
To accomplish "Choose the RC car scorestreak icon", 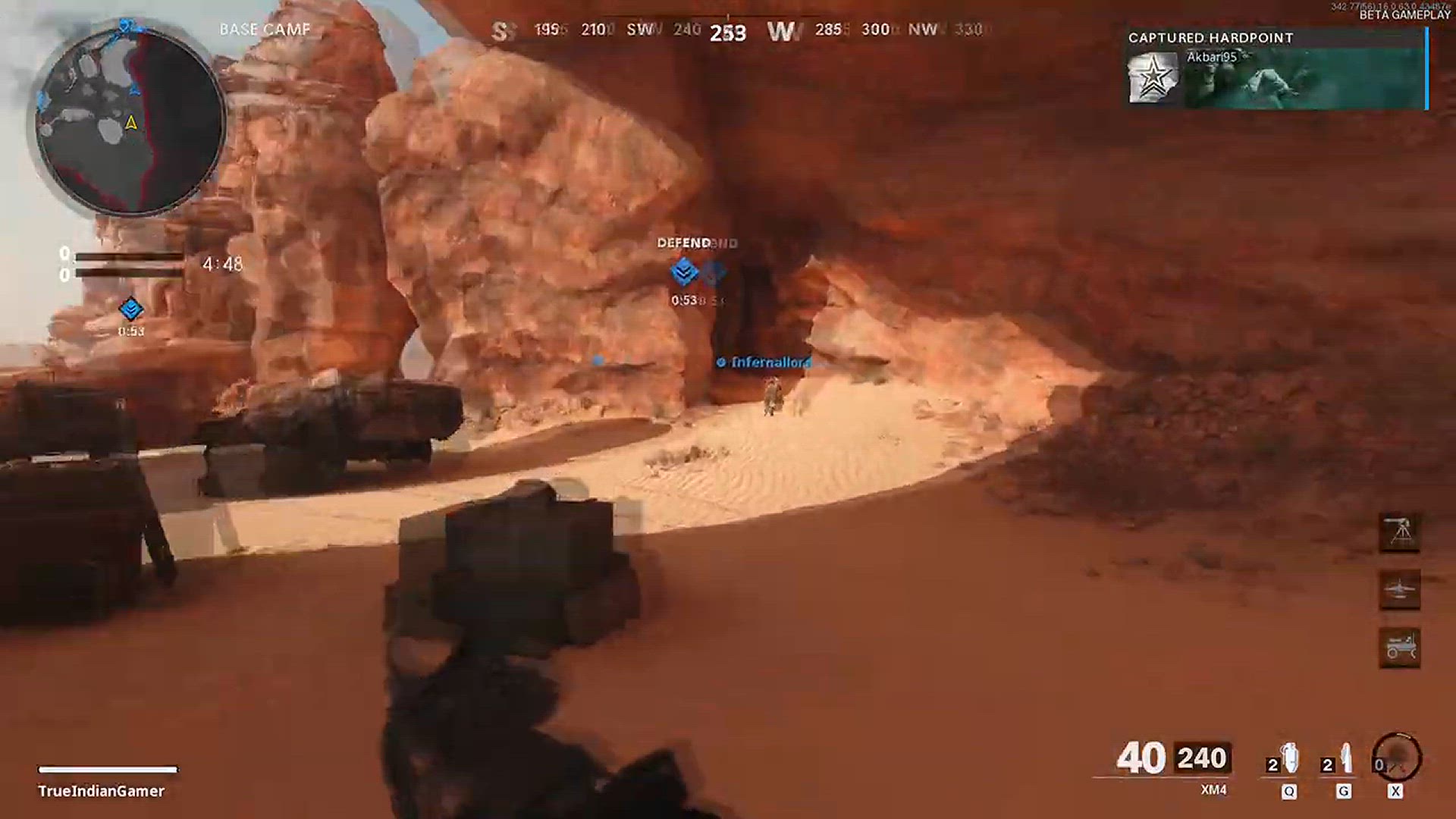I will (1400, 648).
